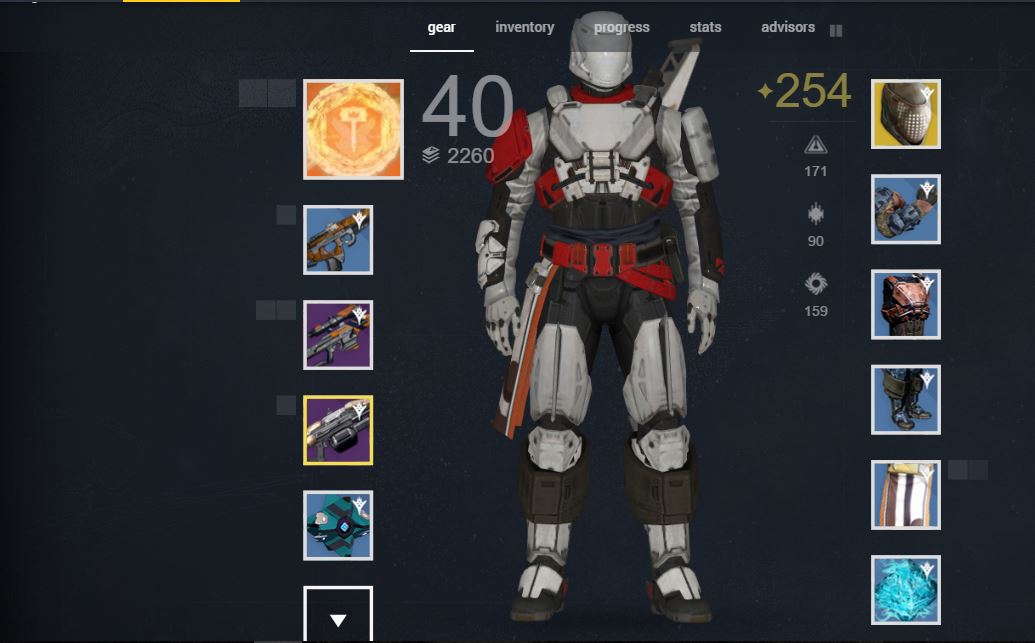
Task: Show the progress tab
Action: (621, 28)
